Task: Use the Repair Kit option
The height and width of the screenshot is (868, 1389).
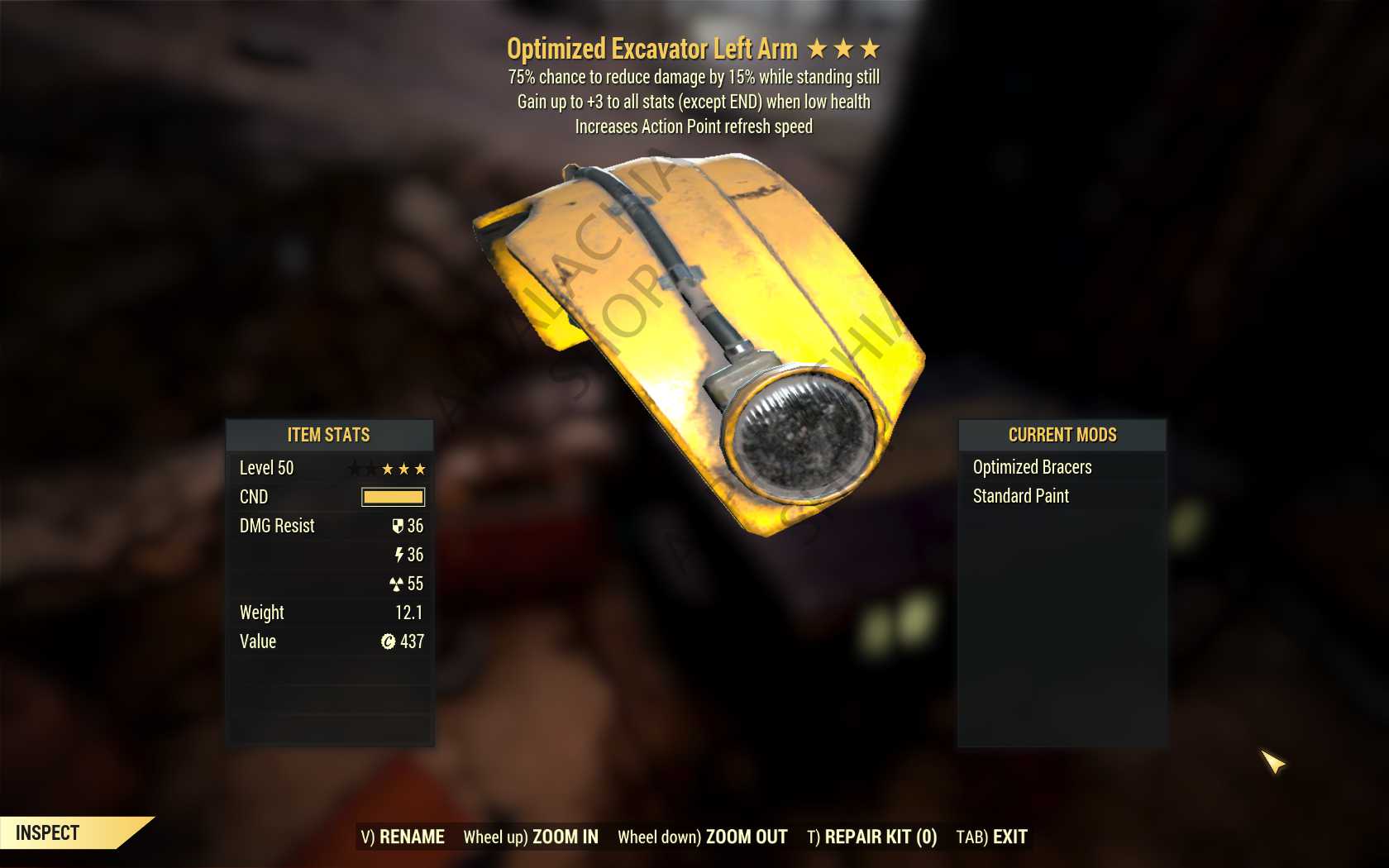Action: tap(871, 837)
